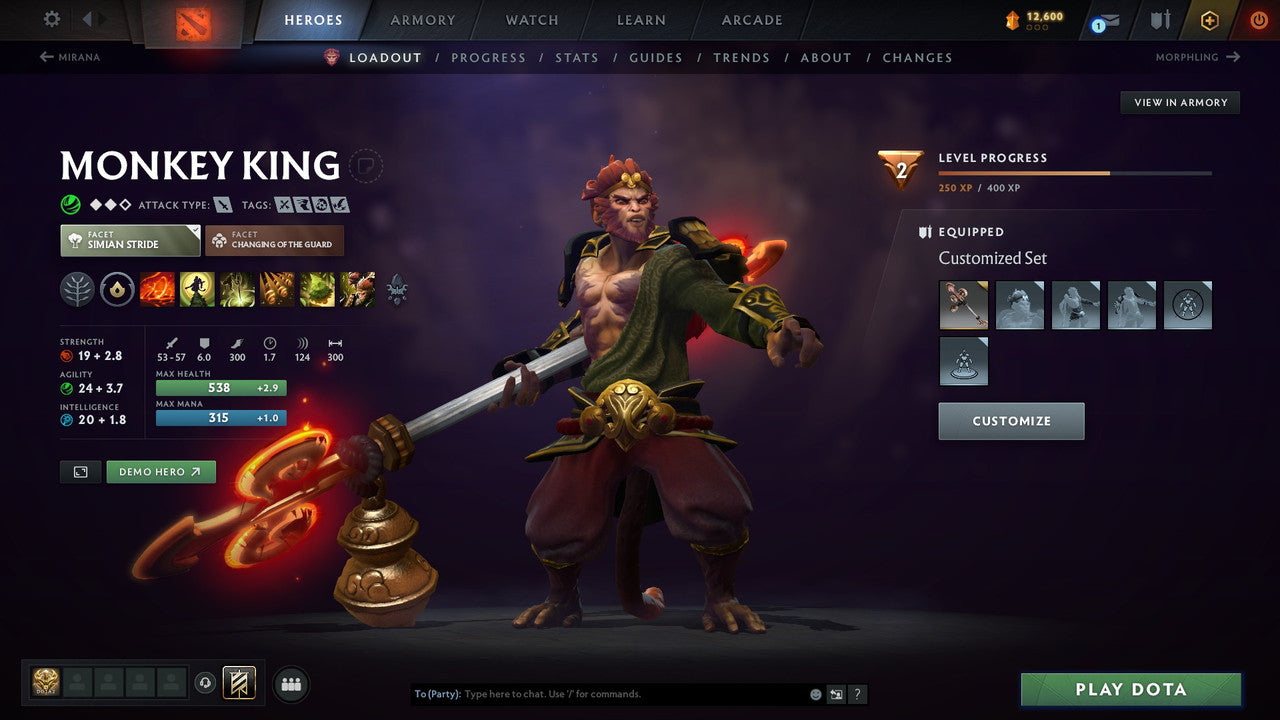Open the Wukong's Command ability icon
1280x720 pixels.
(356, 289)
